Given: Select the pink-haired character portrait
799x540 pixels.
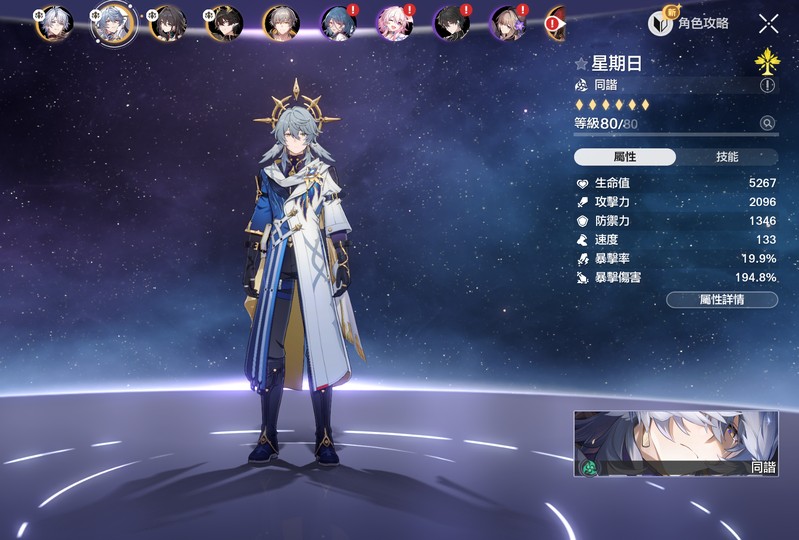Looking at the screenshot, I should point(393,23).
